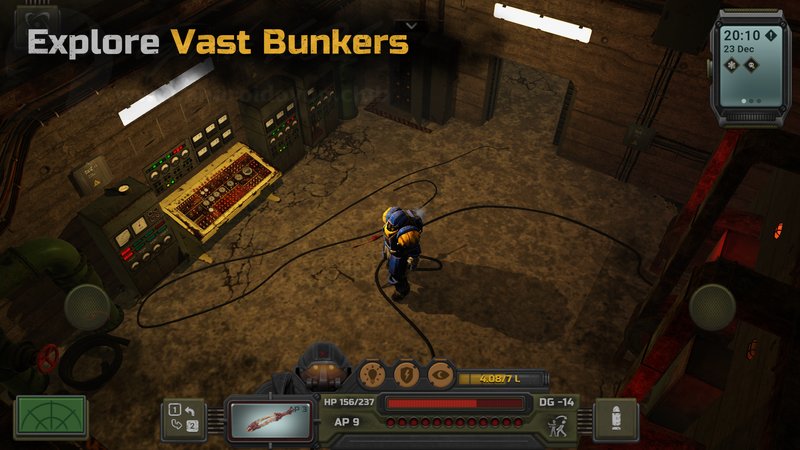Tap the weapon swap 1/2 button
This screenshot has width=800, height=450.
[183, 418]
